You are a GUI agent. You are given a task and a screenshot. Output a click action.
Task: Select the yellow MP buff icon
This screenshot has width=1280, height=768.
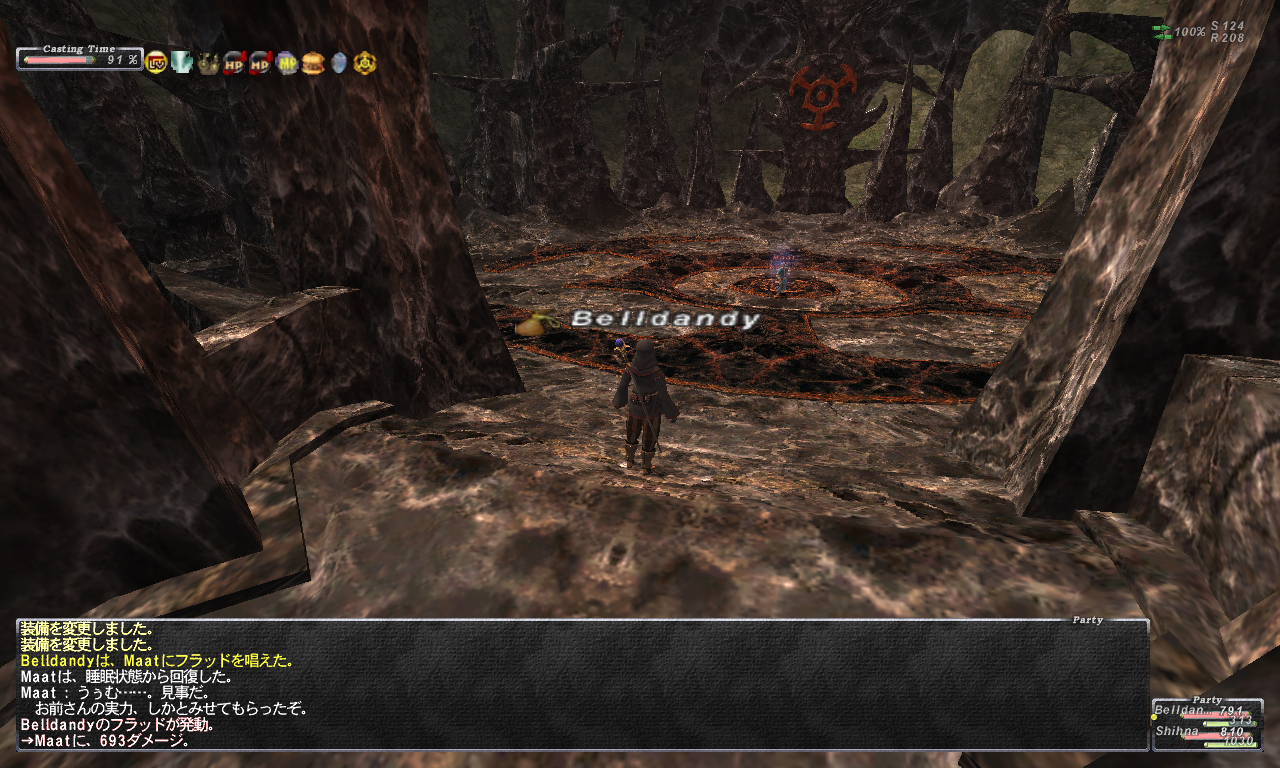(x=286, y=63)
